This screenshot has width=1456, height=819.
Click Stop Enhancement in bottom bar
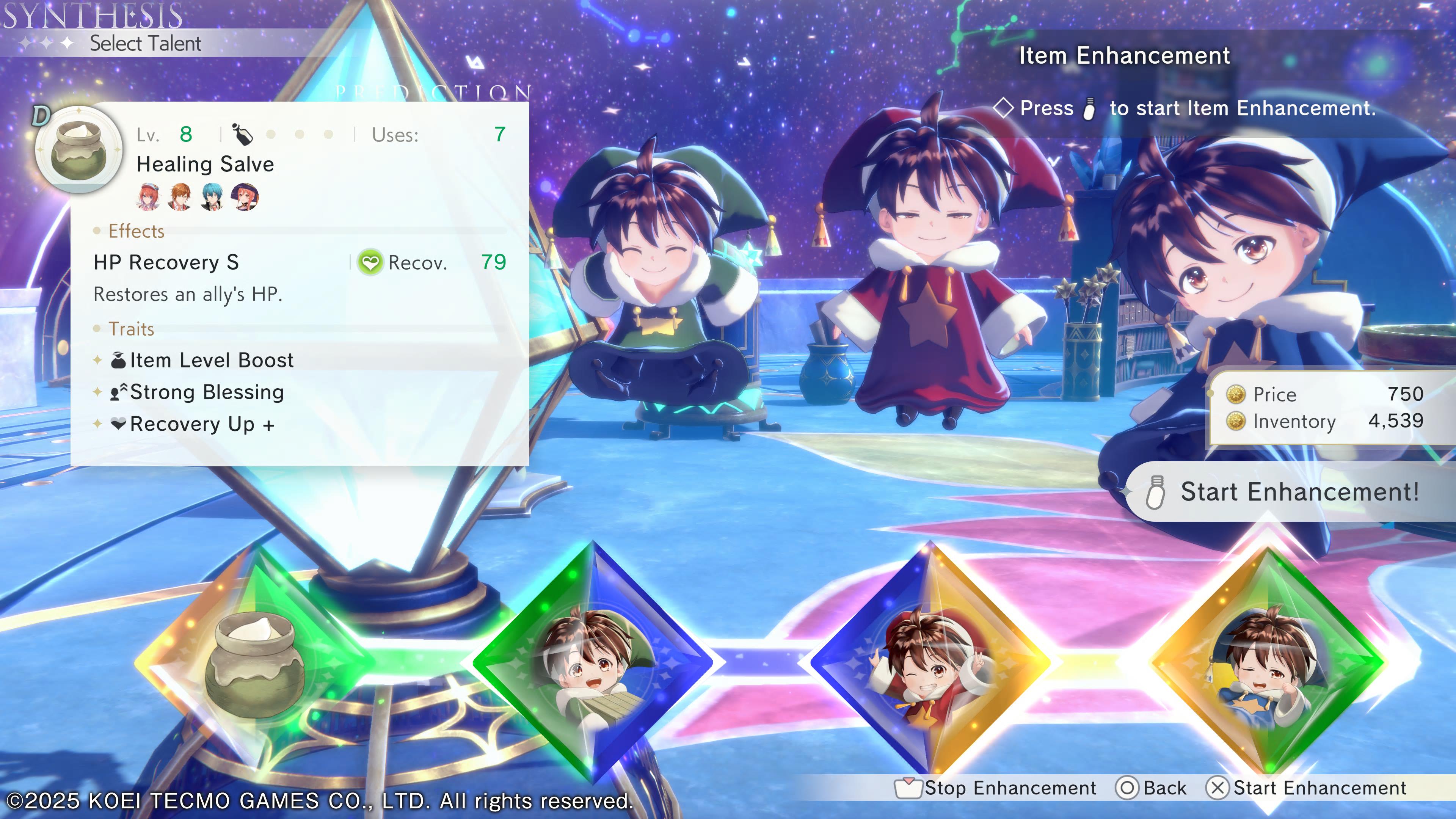(x=996, y=788)
